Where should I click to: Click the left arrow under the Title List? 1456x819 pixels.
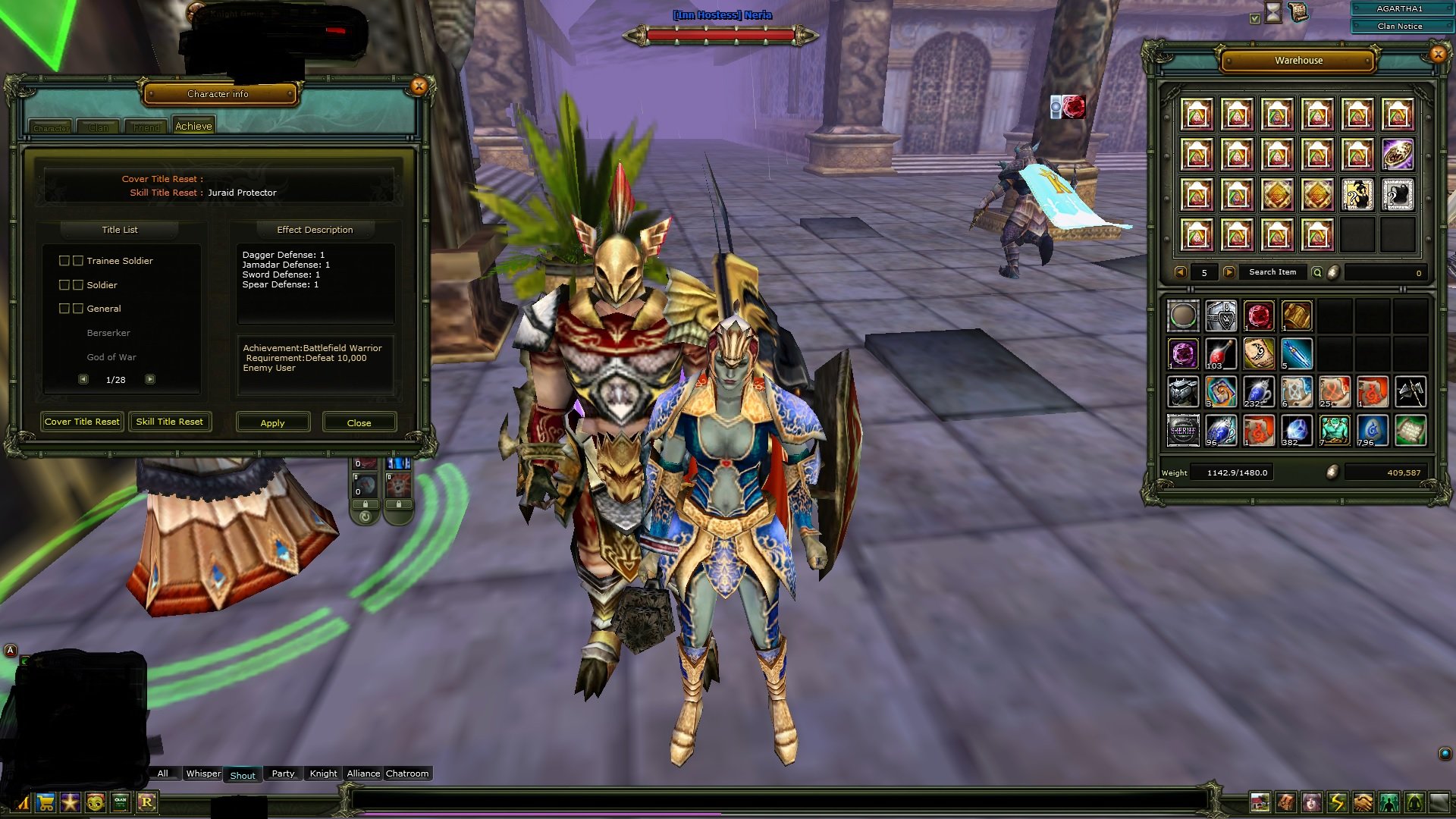coord(83,379)
